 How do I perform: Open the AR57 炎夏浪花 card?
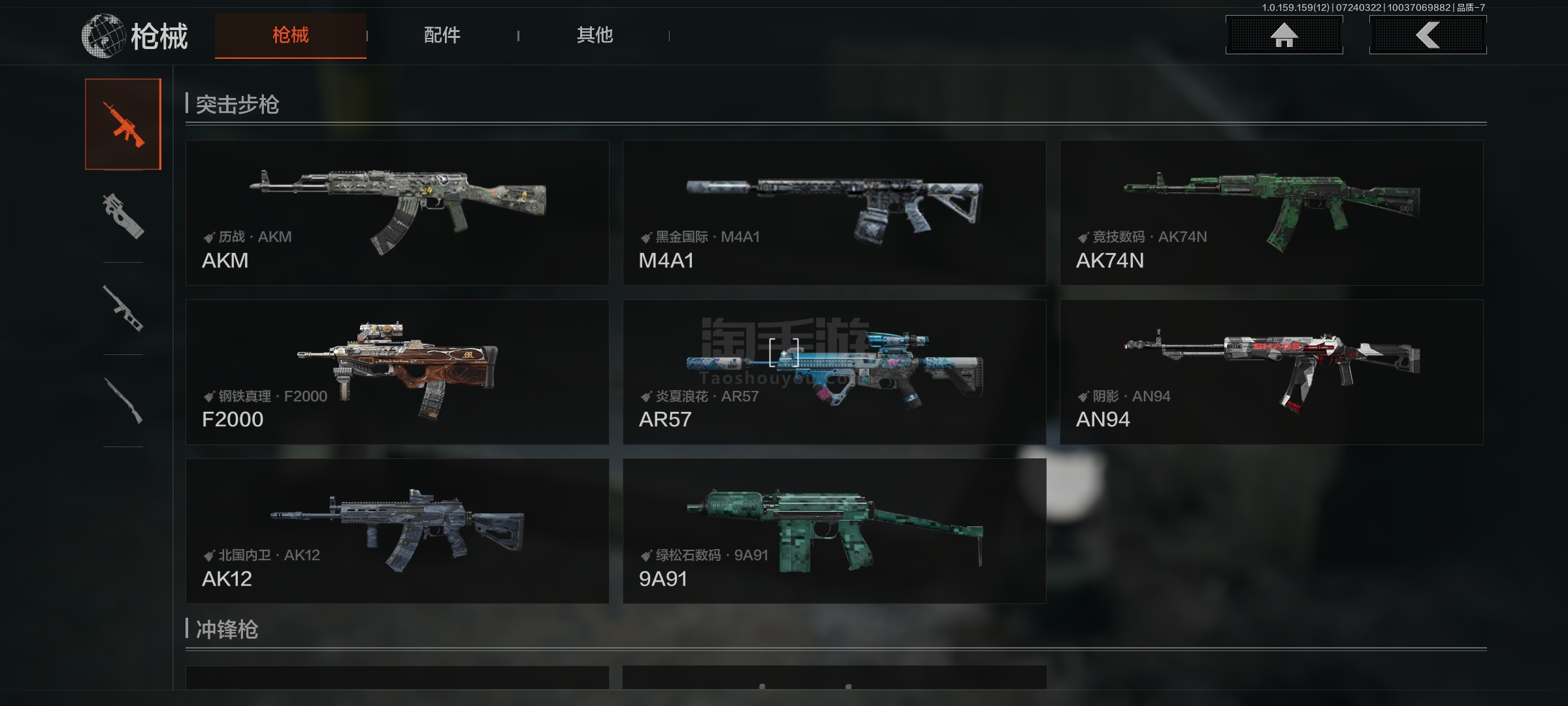834,372
